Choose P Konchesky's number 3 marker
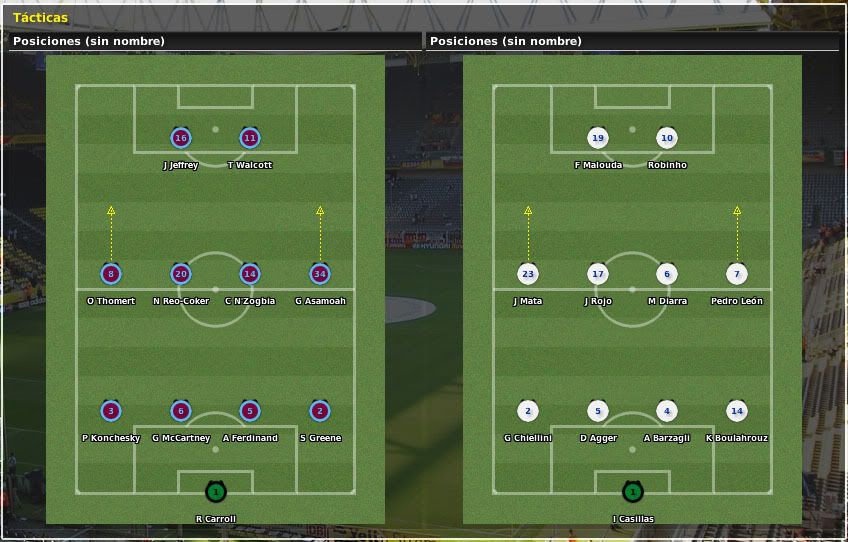 pos(111,411)
